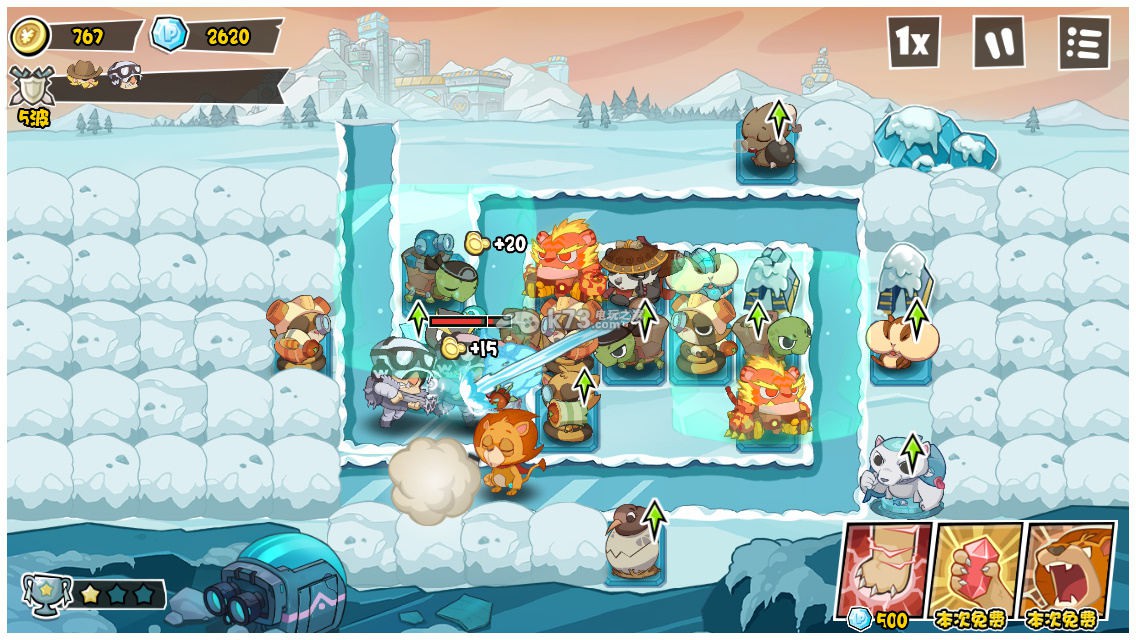Activate the clawed paw skill costing 500
Image resolution: width=1136 pixels, height=640 pixels.
[x=883, y=571]
